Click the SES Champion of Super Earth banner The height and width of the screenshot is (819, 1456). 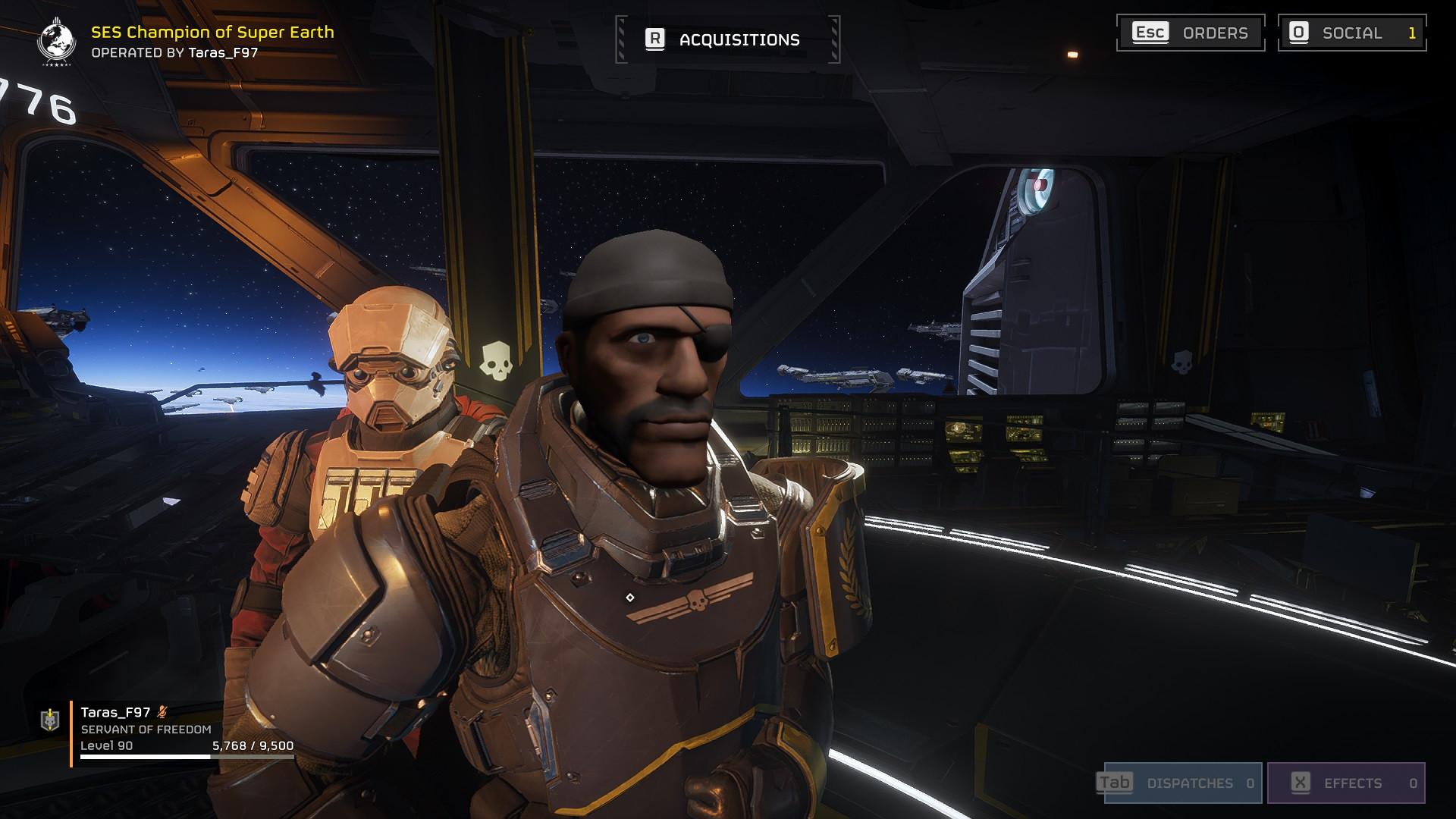click(x=212, y=33)
